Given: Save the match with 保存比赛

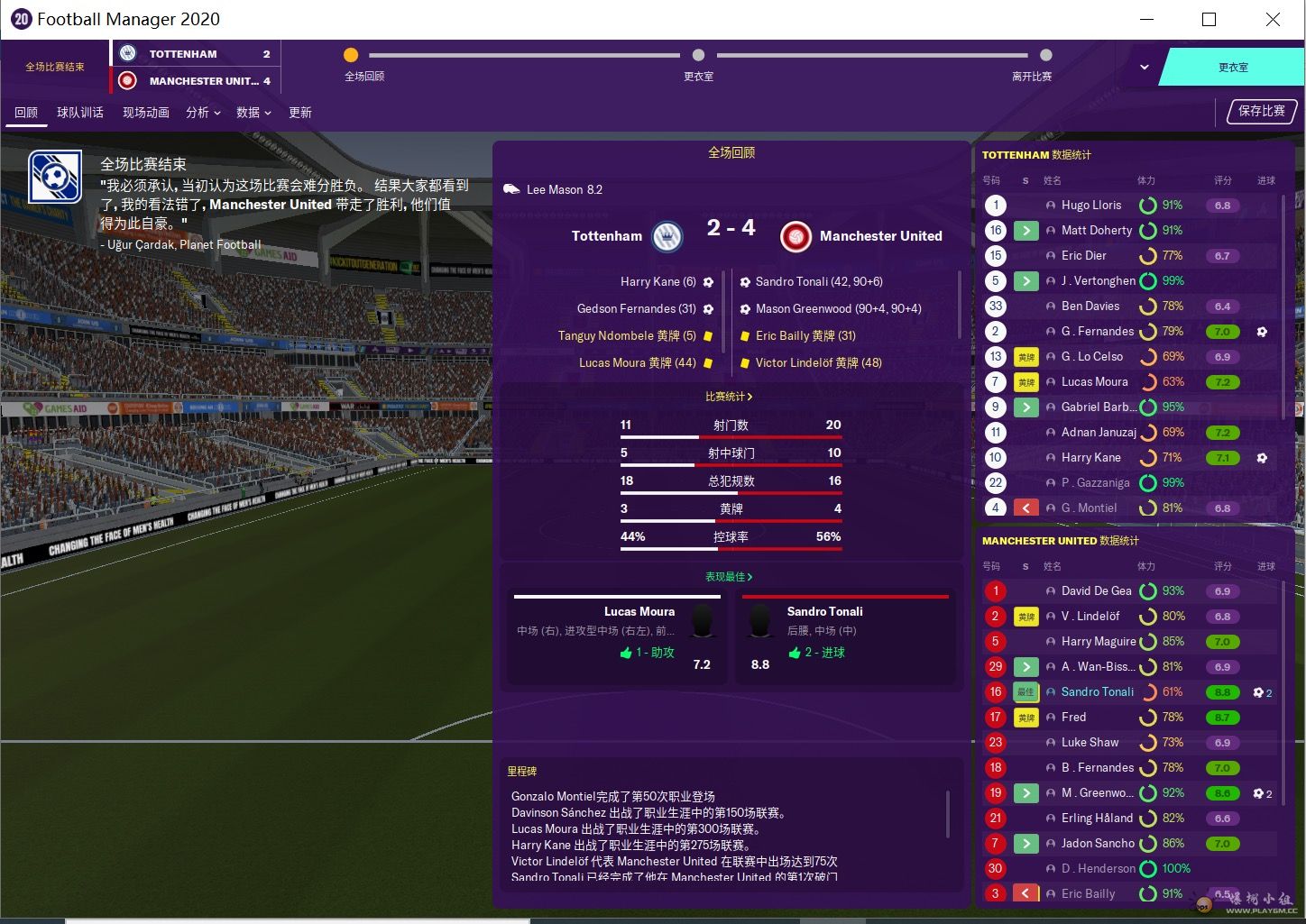Looking at the screenshot, I should coord(1262,111).
